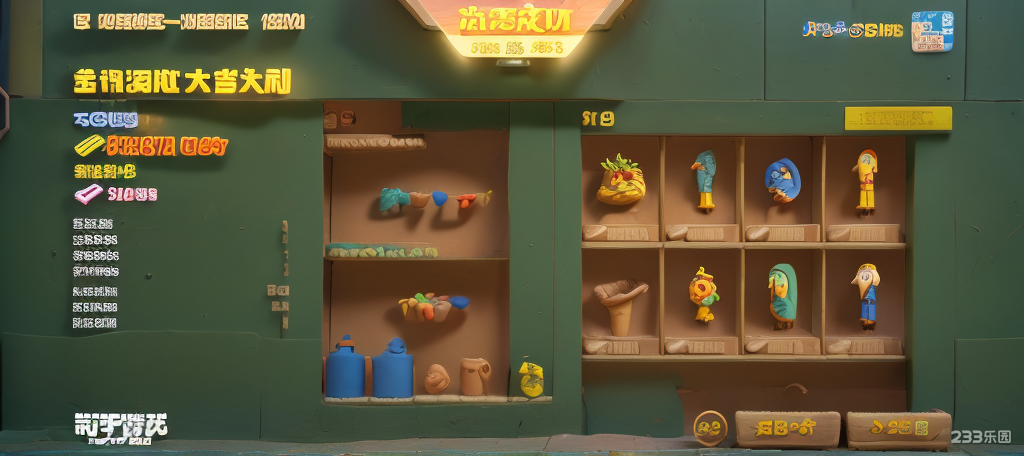Viewport: 1024px width, 456px height.
Task: Select the brown funnel-shaped item
Action: (621, 305)
